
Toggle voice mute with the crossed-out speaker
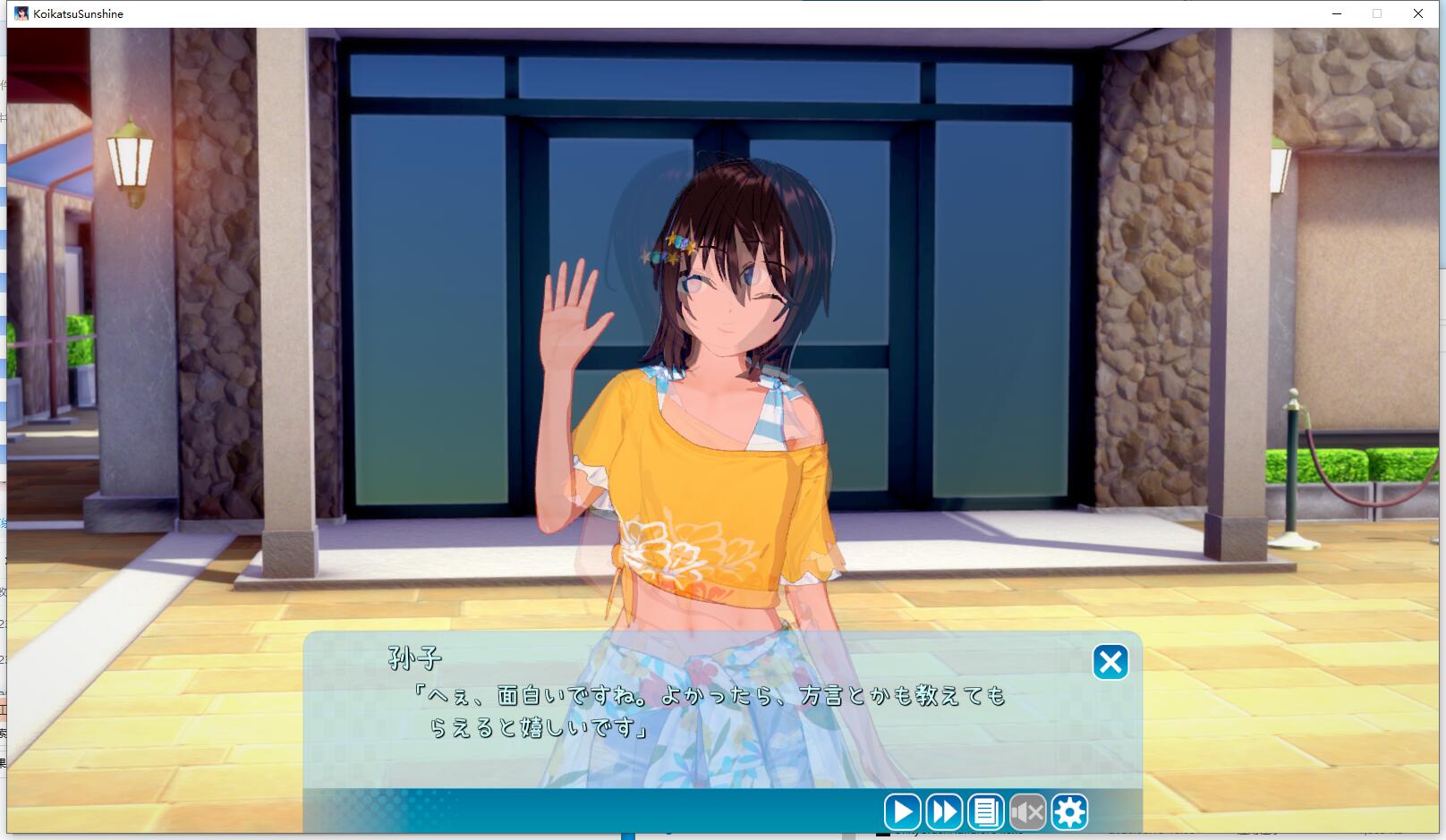click(x=1025, y=812)
